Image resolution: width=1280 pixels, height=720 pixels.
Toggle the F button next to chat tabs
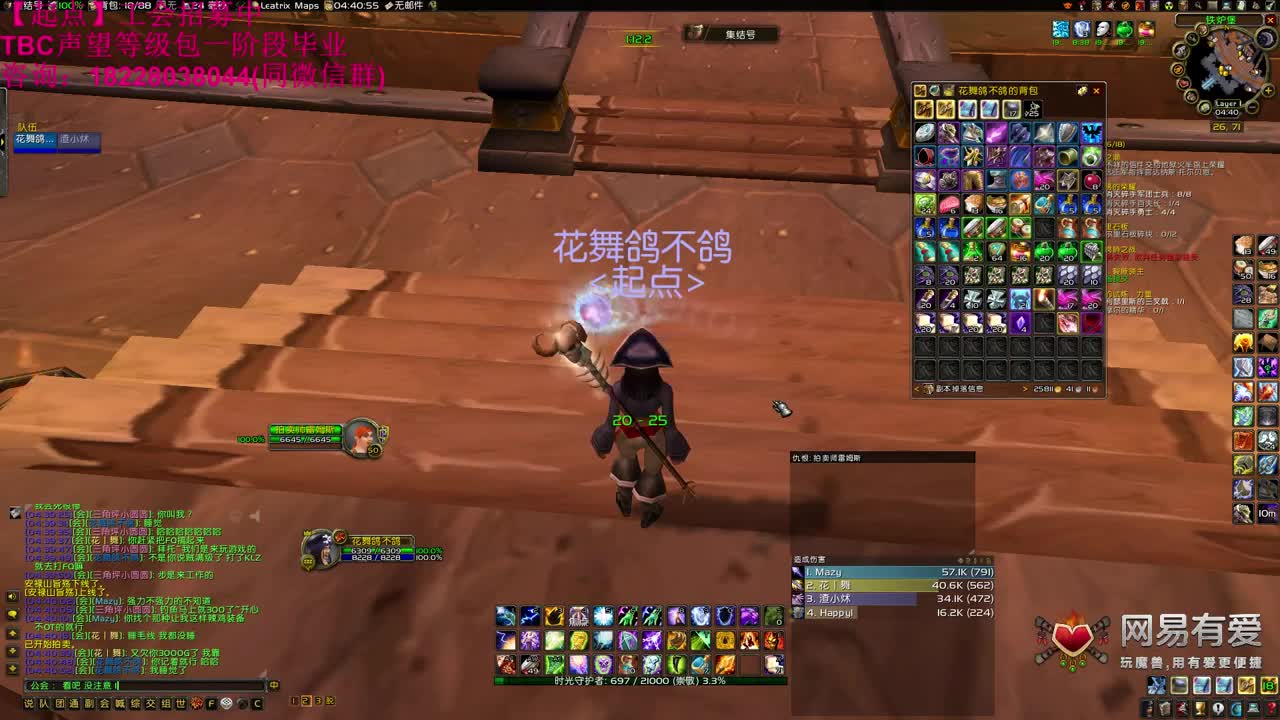pos(211,703)
